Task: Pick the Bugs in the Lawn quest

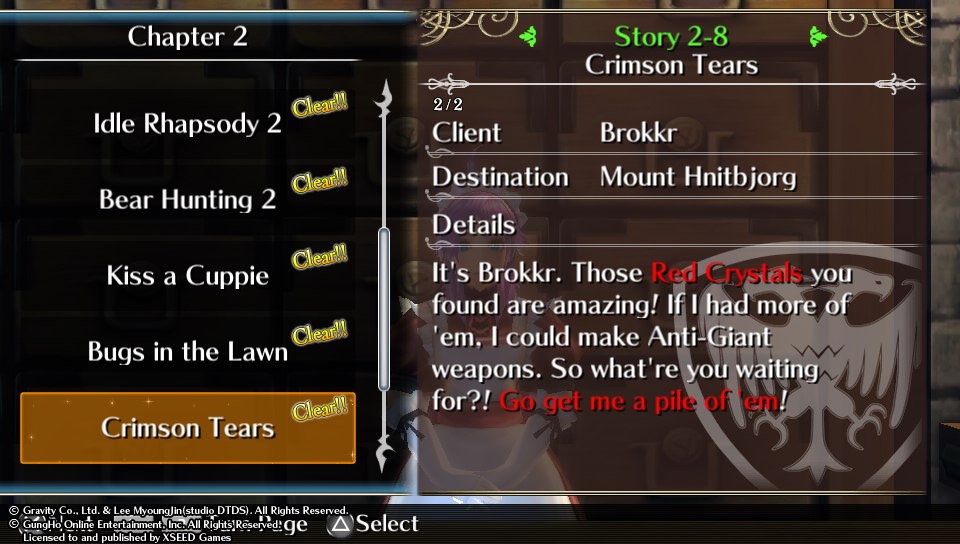Action: pyautogui.click(x=187, y=352)
